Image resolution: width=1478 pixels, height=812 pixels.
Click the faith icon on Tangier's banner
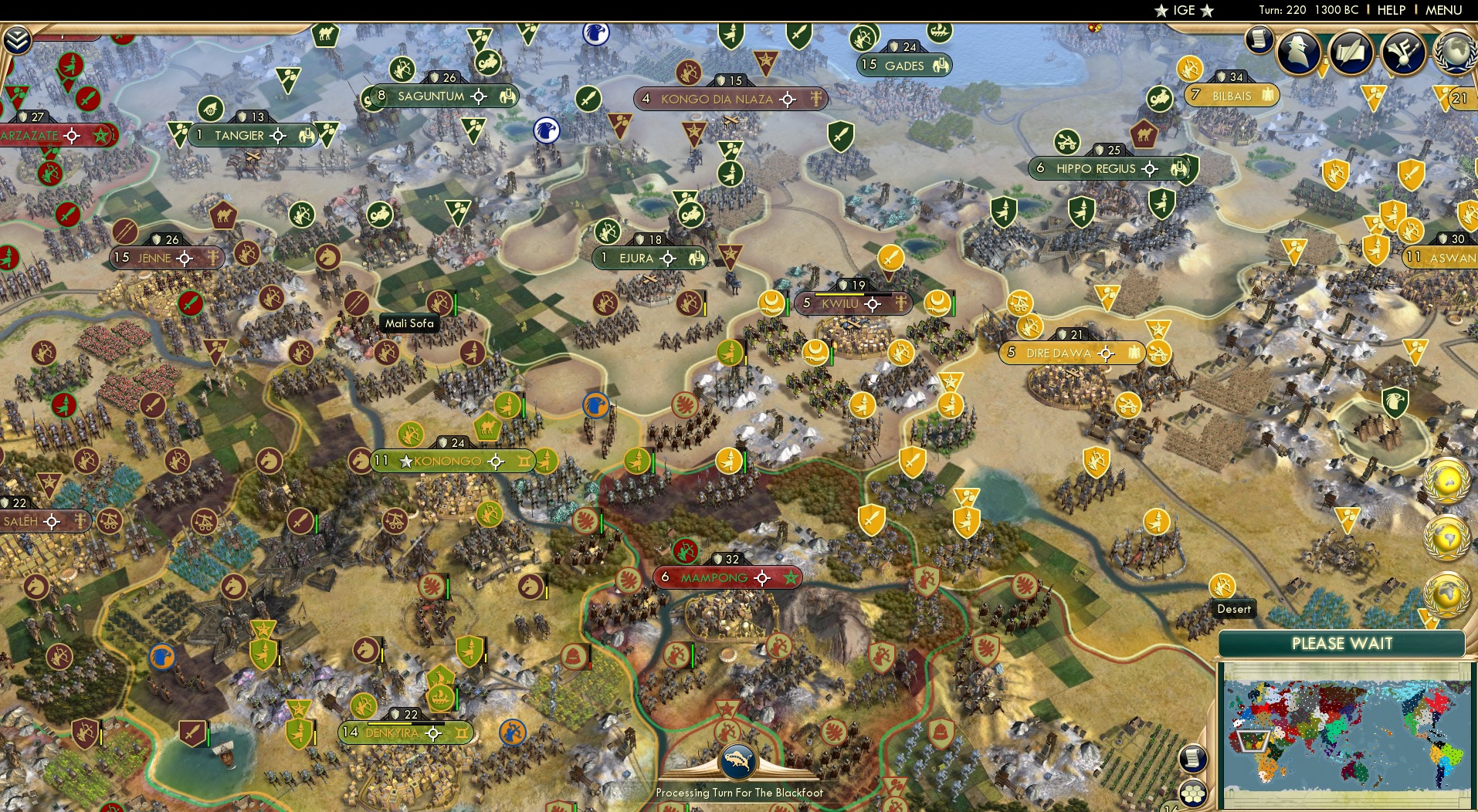(305, 137)
